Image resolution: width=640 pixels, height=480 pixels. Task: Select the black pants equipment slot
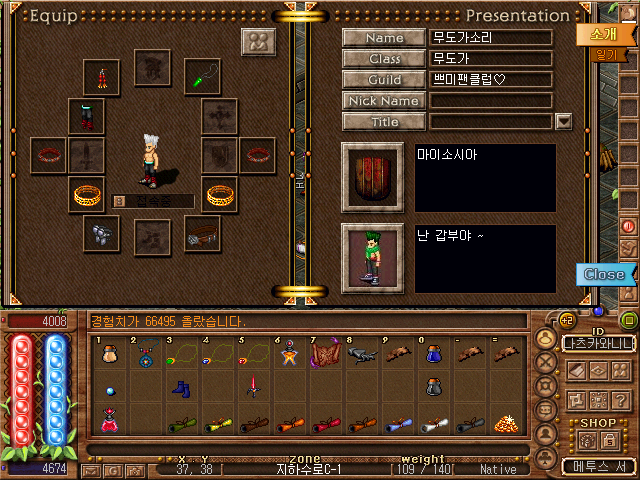coord(86,114)
